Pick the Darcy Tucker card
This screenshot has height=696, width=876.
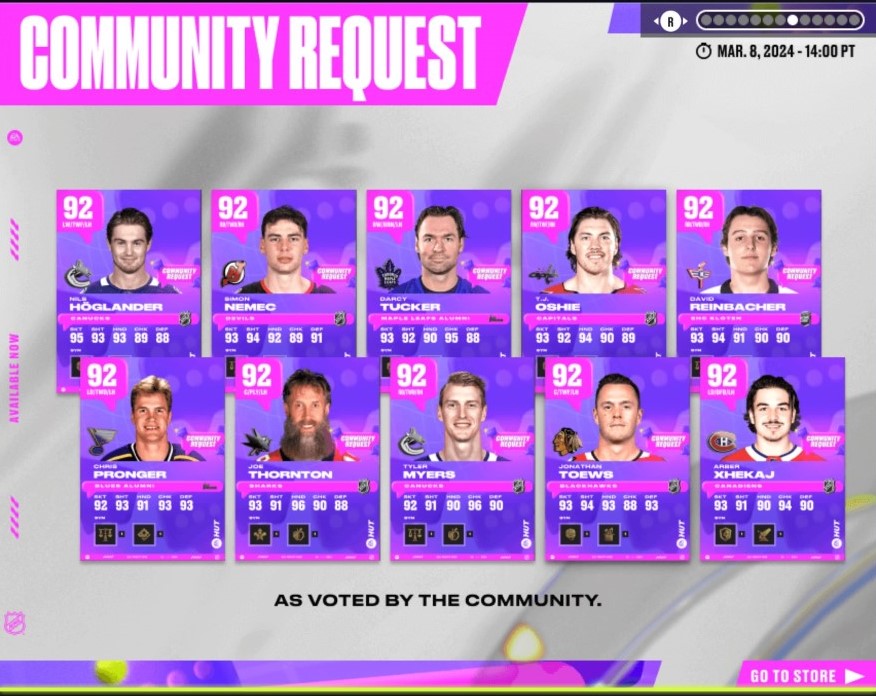pos(438,270)
